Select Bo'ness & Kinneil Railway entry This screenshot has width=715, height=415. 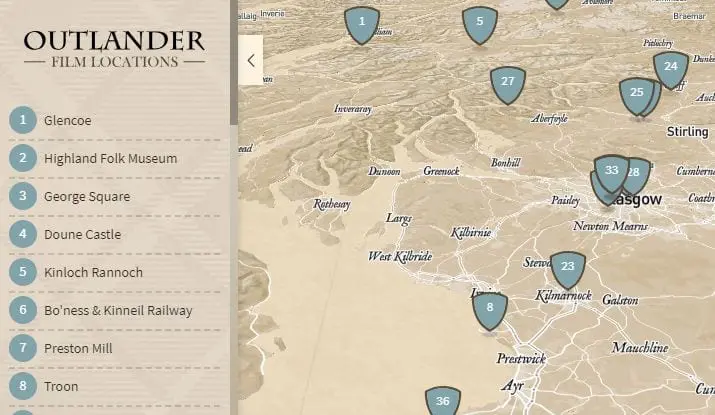(118, 311)
